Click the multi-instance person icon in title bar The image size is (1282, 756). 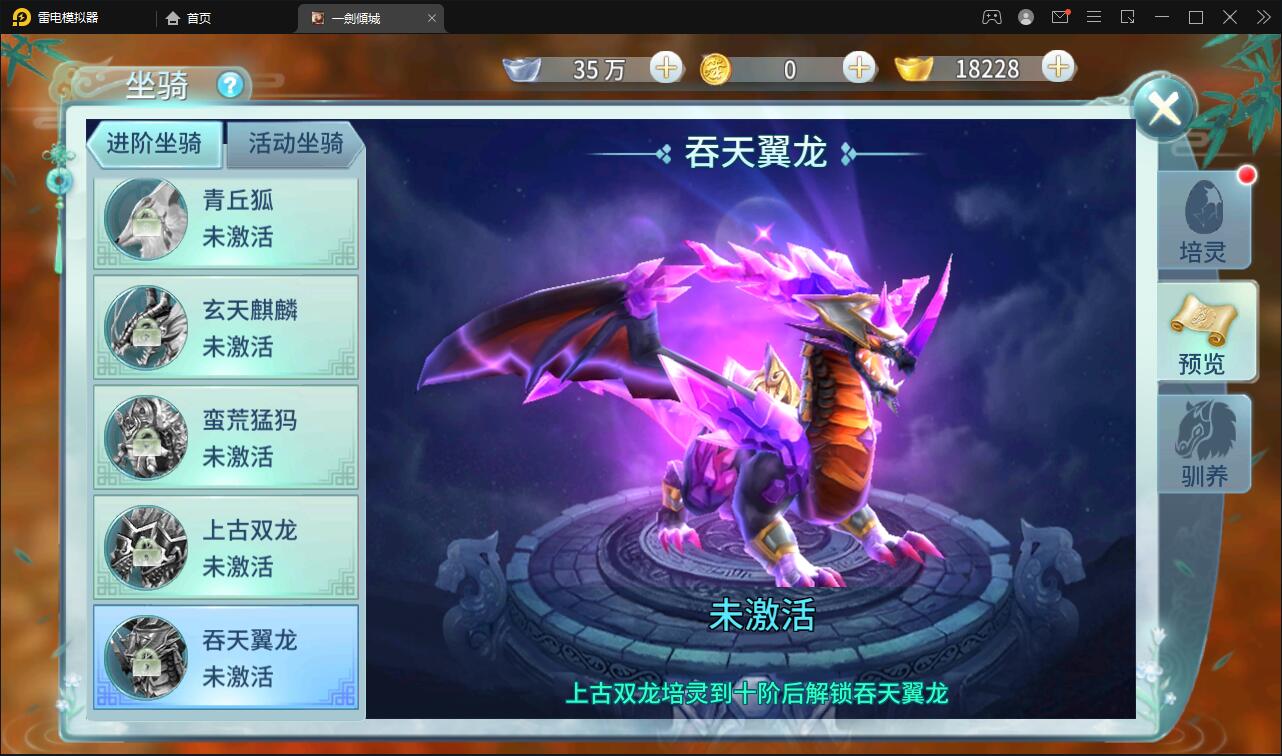point(991,17)
